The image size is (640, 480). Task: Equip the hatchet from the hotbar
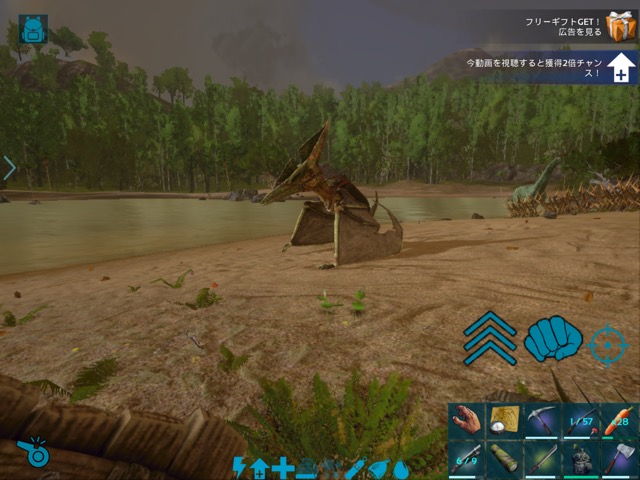pos(618,460)
